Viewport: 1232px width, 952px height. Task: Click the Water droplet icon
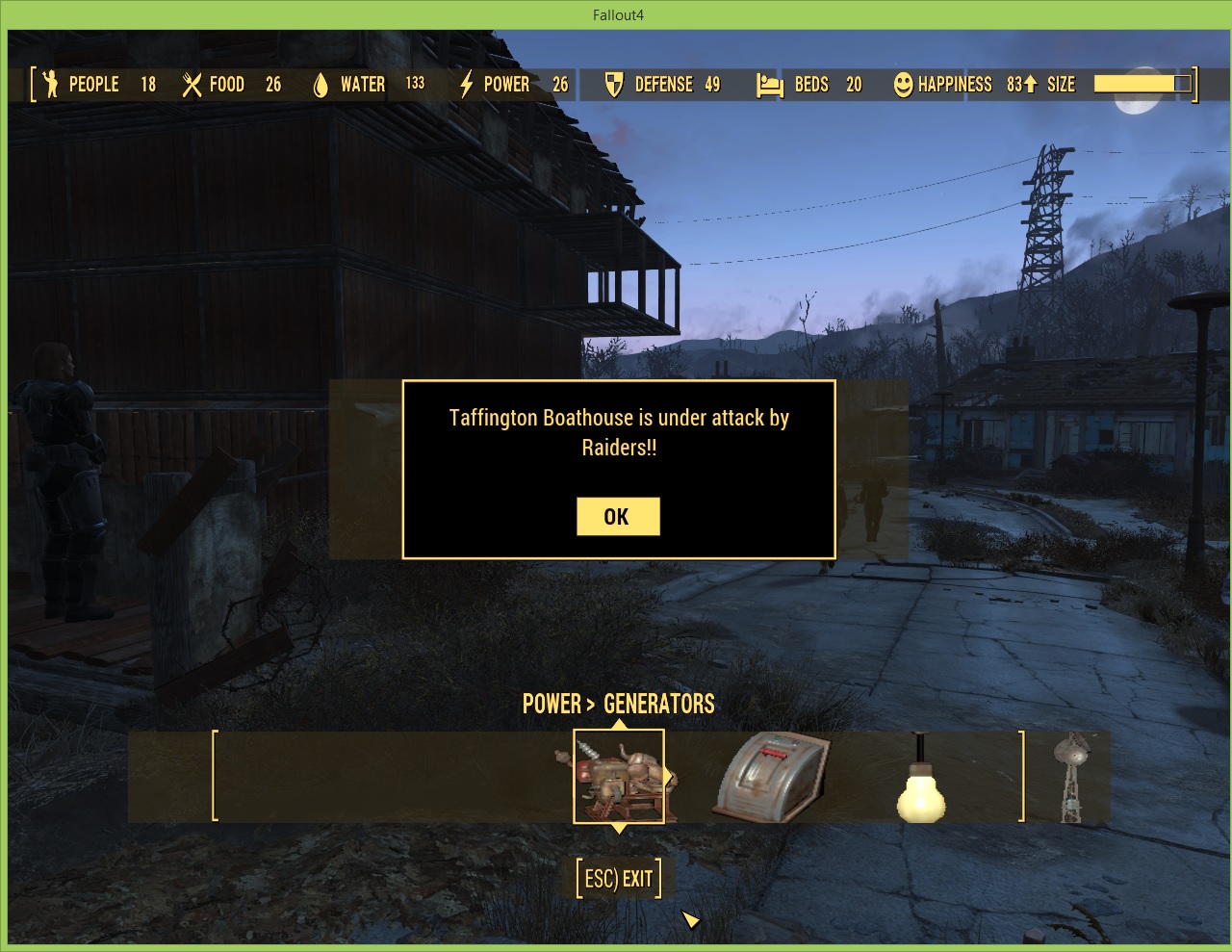point(321,85)
